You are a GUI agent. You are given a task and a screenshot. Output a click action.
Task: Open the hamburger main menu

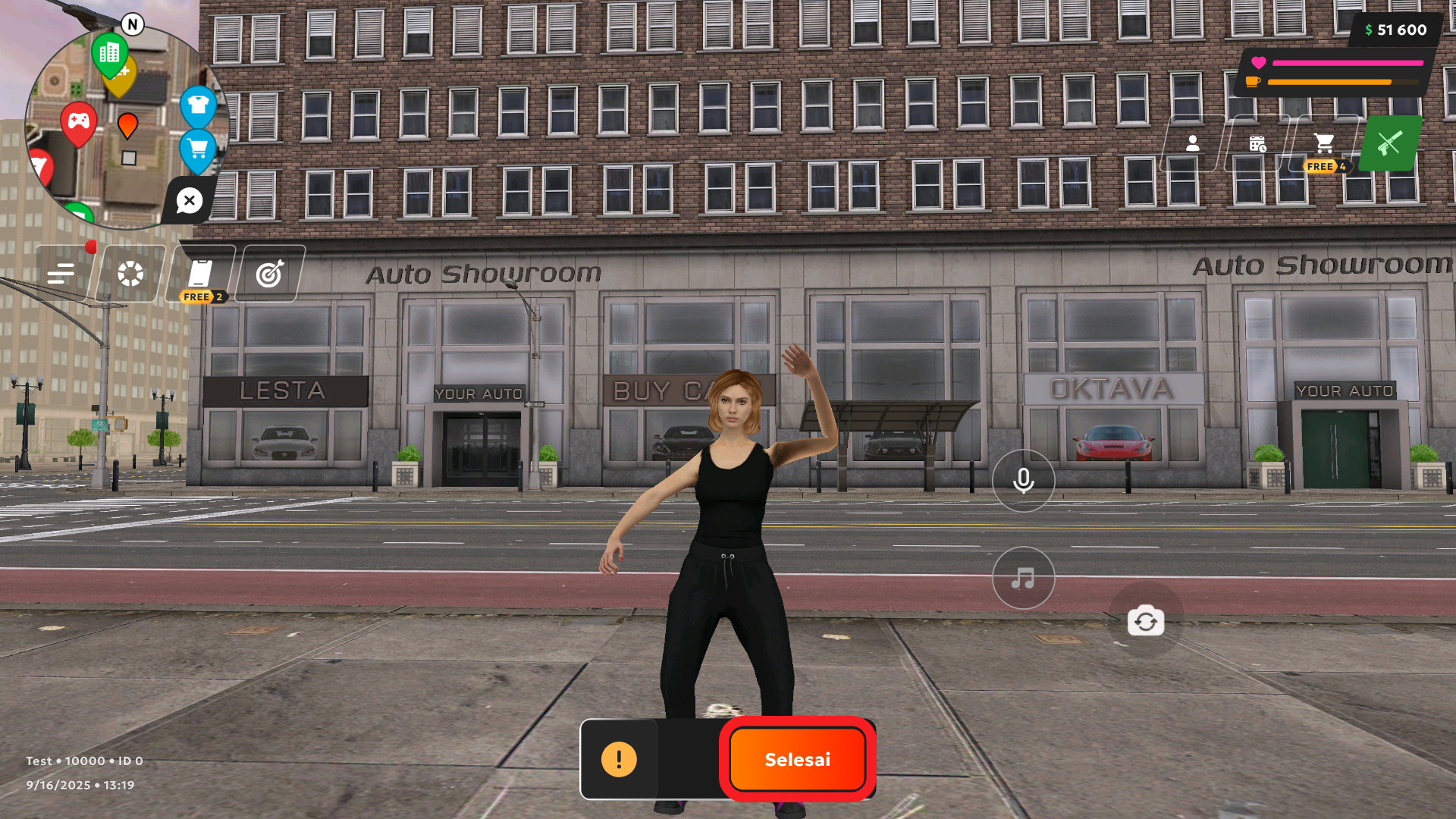(x=61, y=274)
